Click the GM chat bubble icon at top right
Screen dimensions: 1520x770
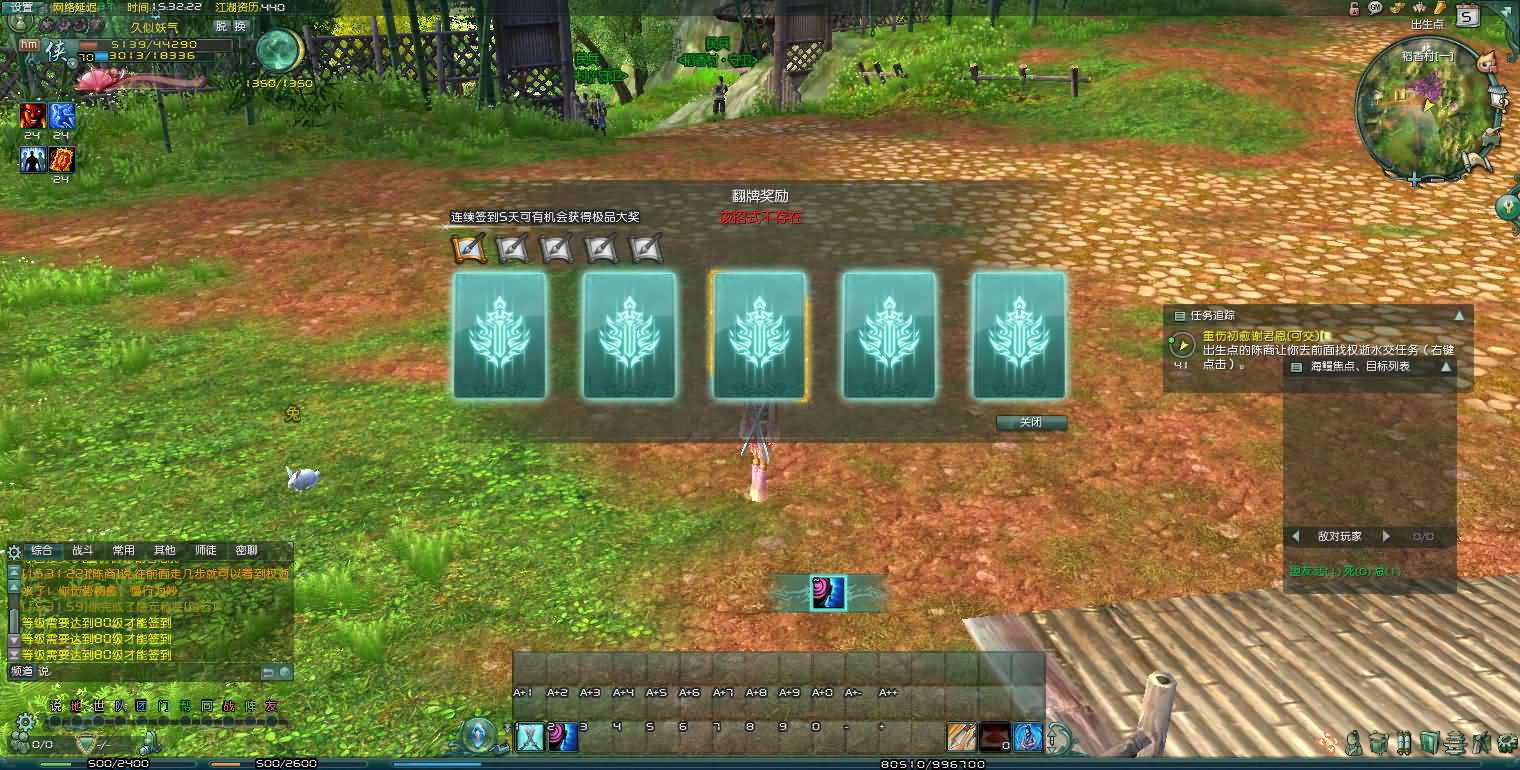(1374, 10)
